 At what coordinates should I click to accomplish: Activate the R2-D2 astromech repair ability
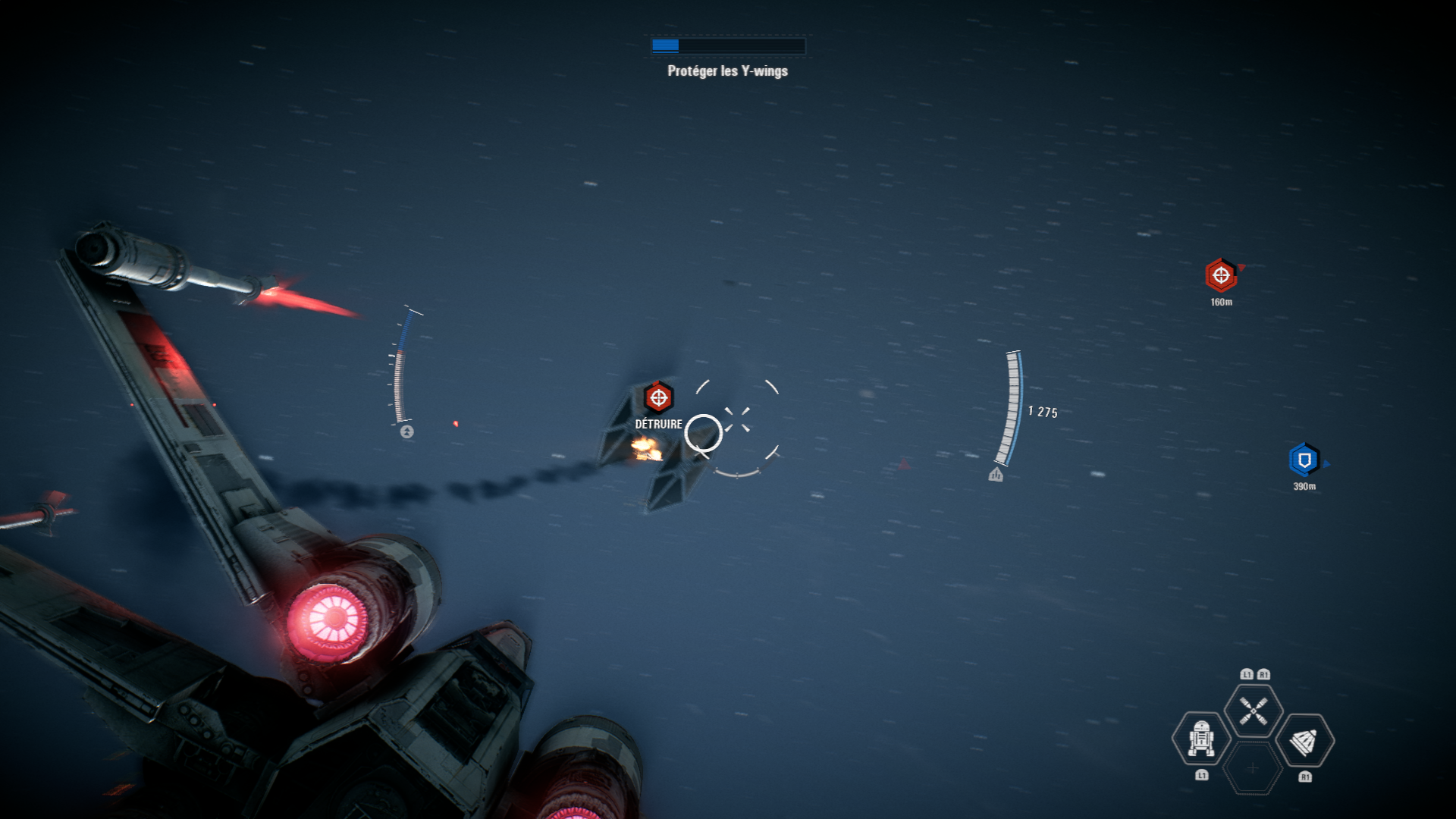[1201, 739]
